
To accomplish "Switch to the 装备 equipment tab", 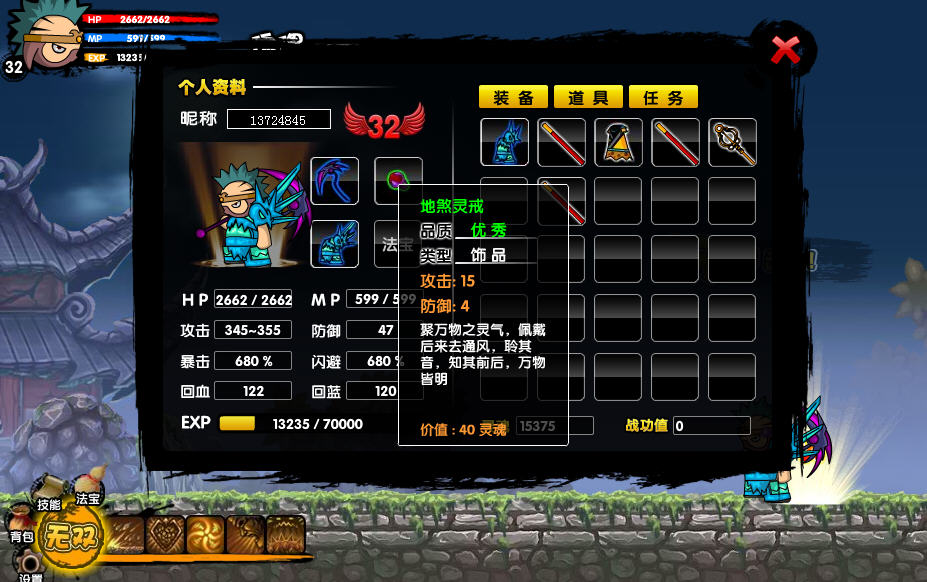I will 514,97.
